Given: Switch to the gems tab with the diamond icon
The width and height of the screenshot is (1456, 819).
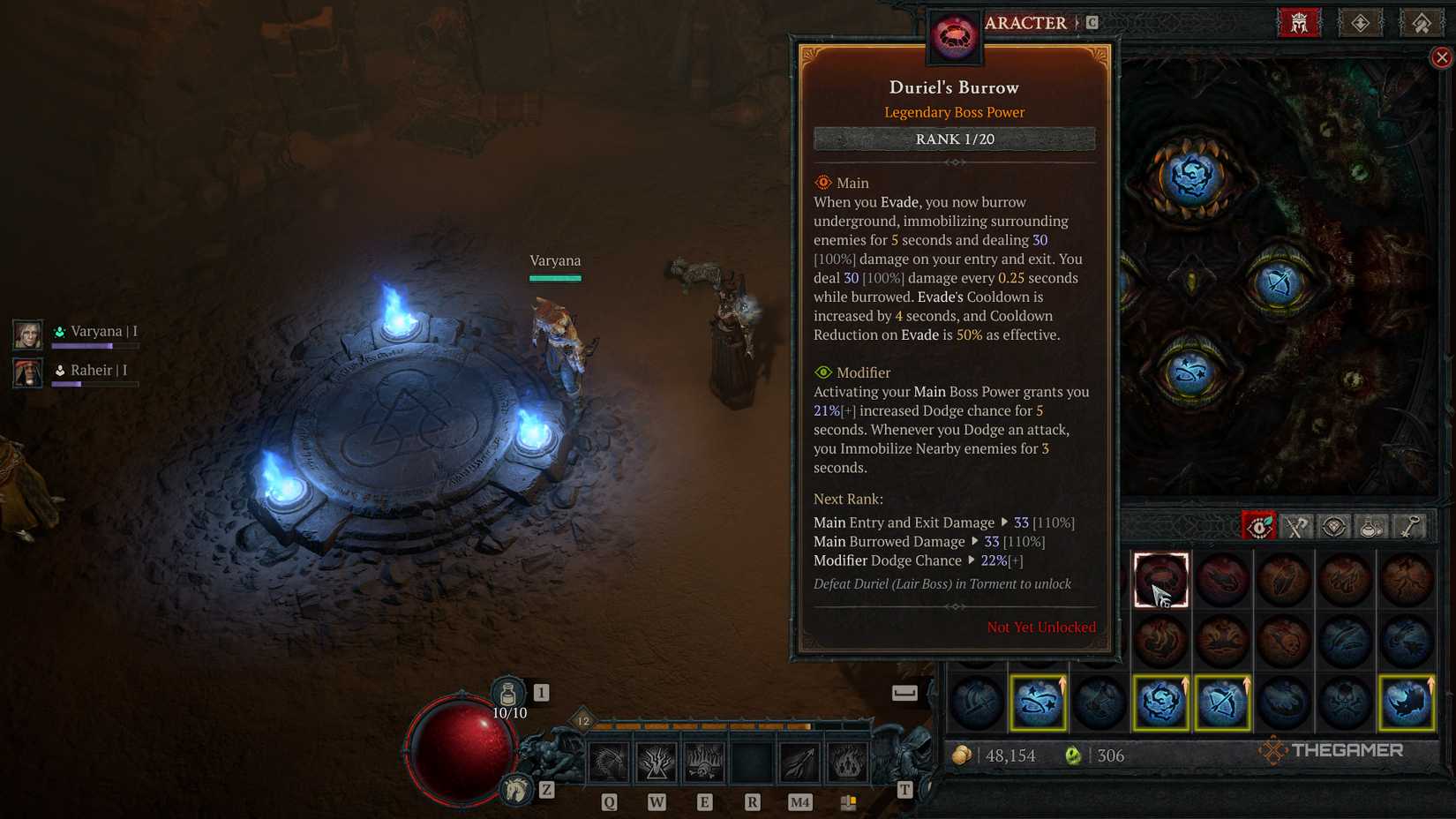Looking at the screenshot, I should tap(1332, 526).
